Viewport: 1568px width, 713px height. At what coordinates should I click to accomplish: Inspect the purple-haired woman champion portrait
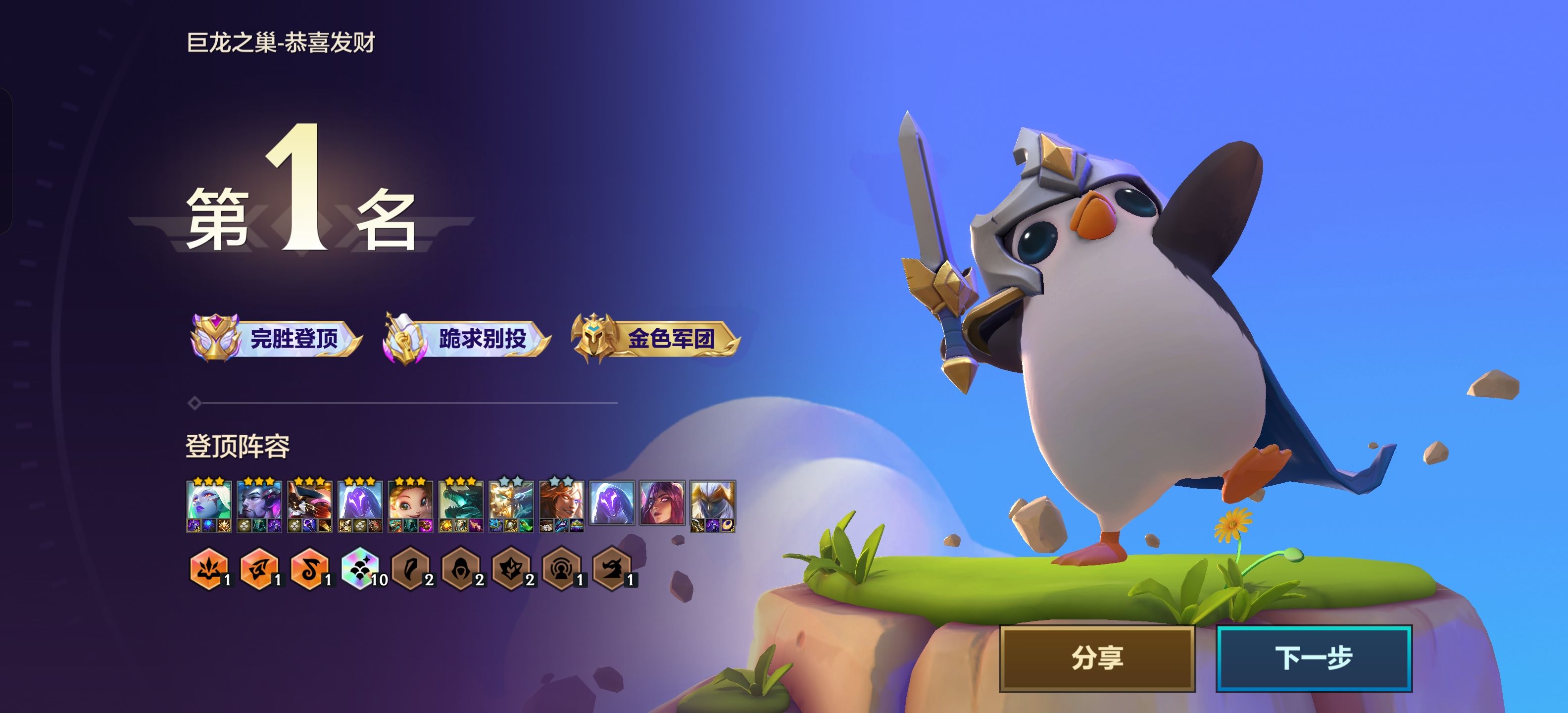pyautogui.click(x=662, y=503)
